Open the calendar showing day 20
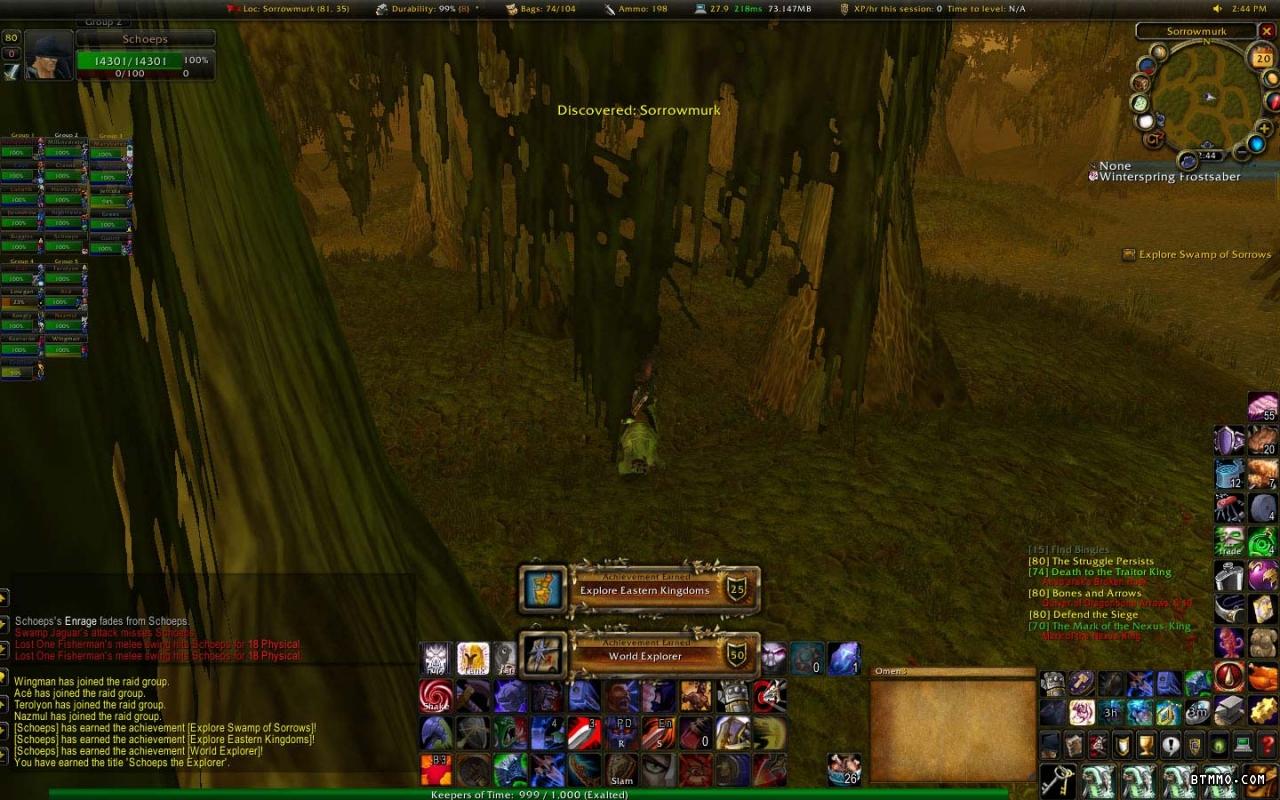1280x800 pixels. (1263, 58)
